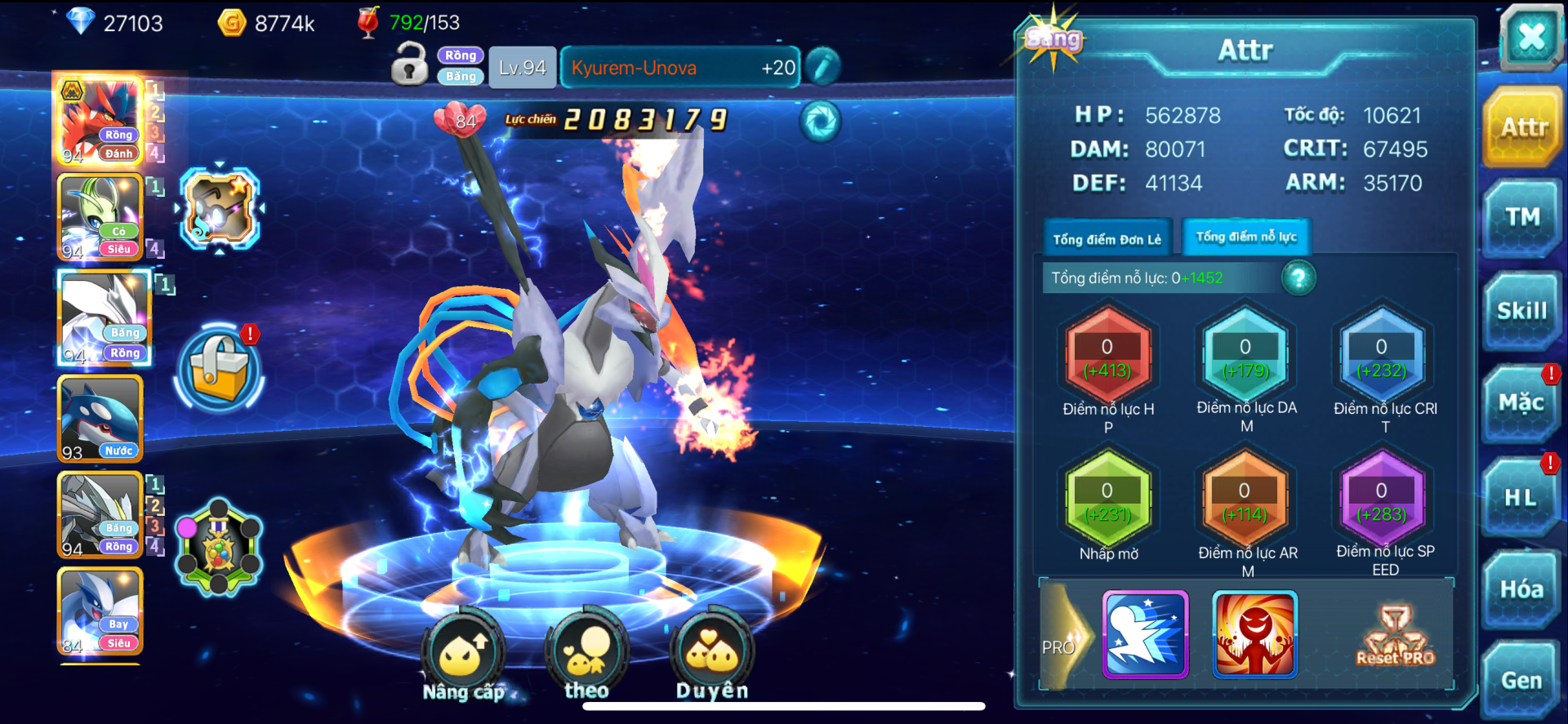Screen dimensions: 1568x724
Task: Select the Mặc side tab
Action: (1521, 403)
